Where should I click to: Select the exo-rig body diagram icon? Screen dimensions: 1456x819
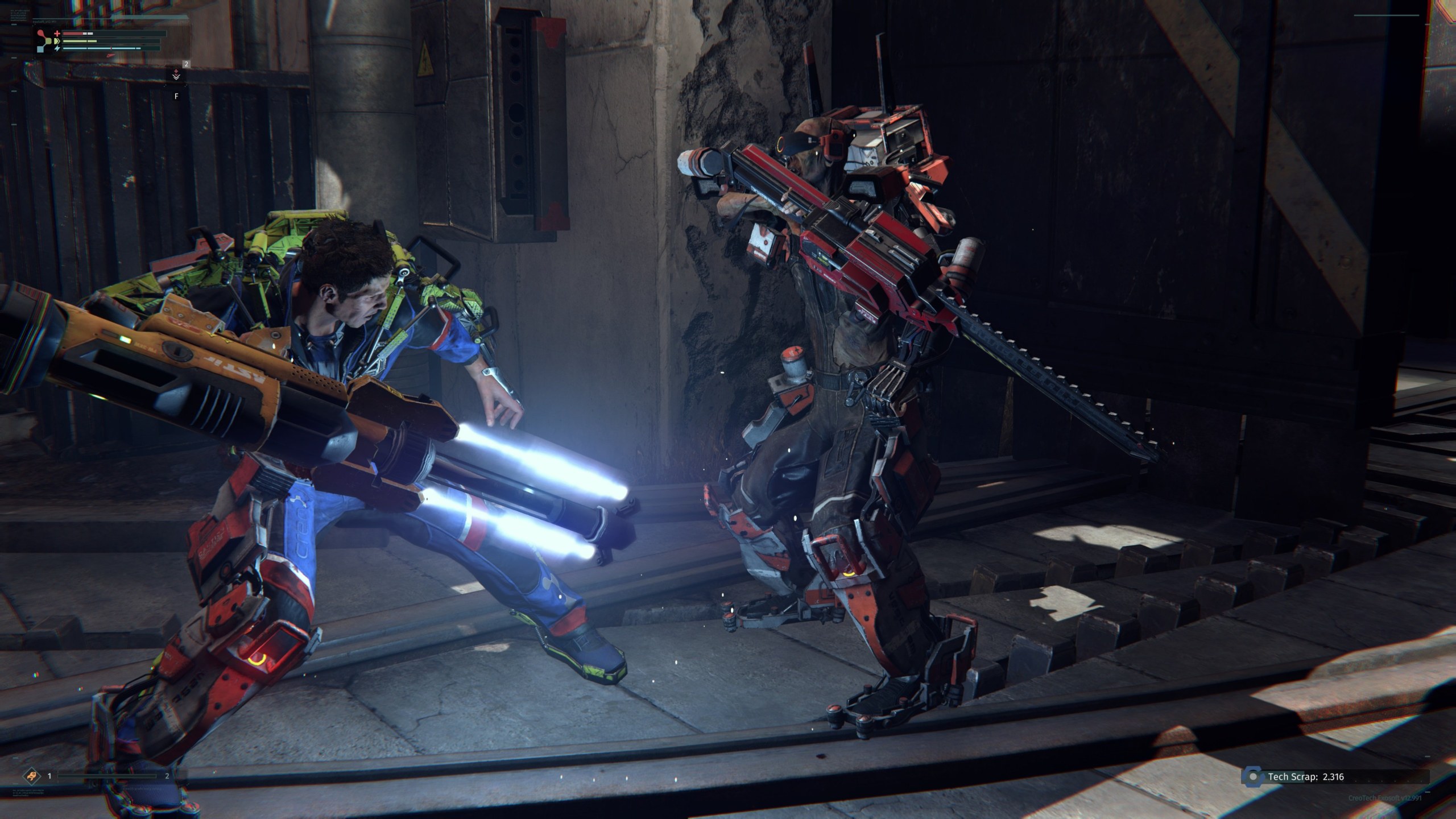(43, 41)
